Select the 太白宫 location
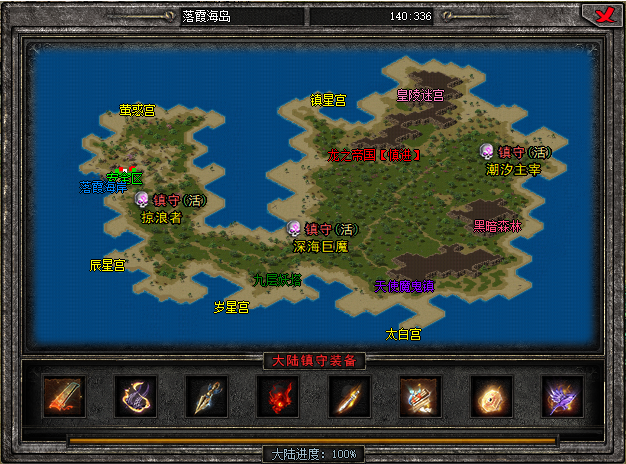This screenshot has width=626, height=464. pos(403,333)
